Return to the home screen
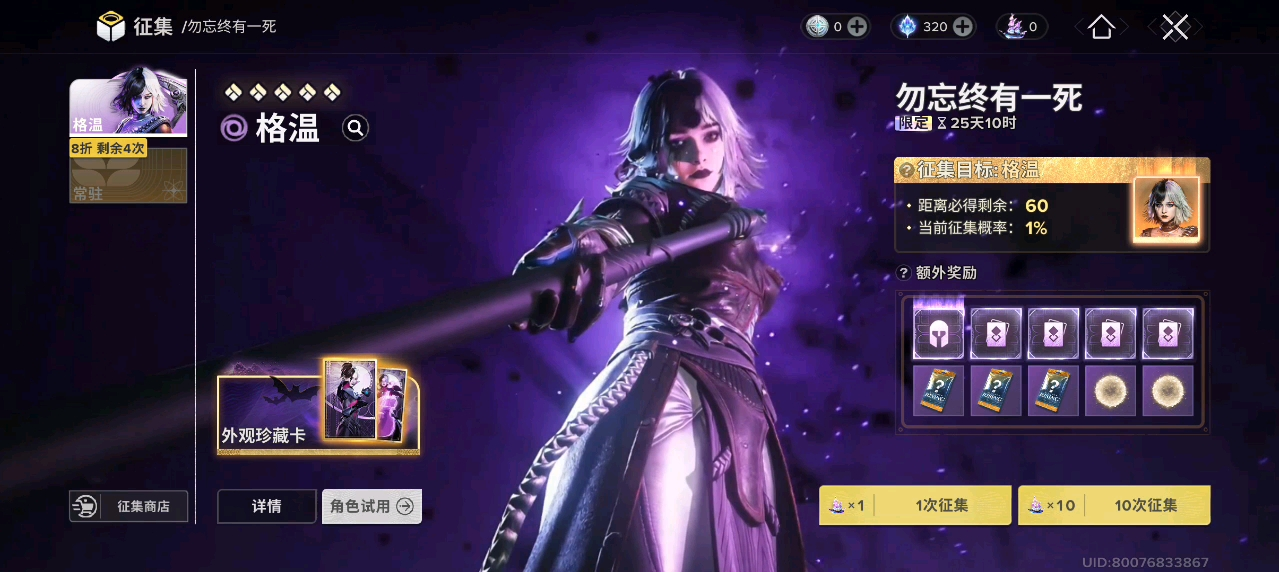 1101,27
